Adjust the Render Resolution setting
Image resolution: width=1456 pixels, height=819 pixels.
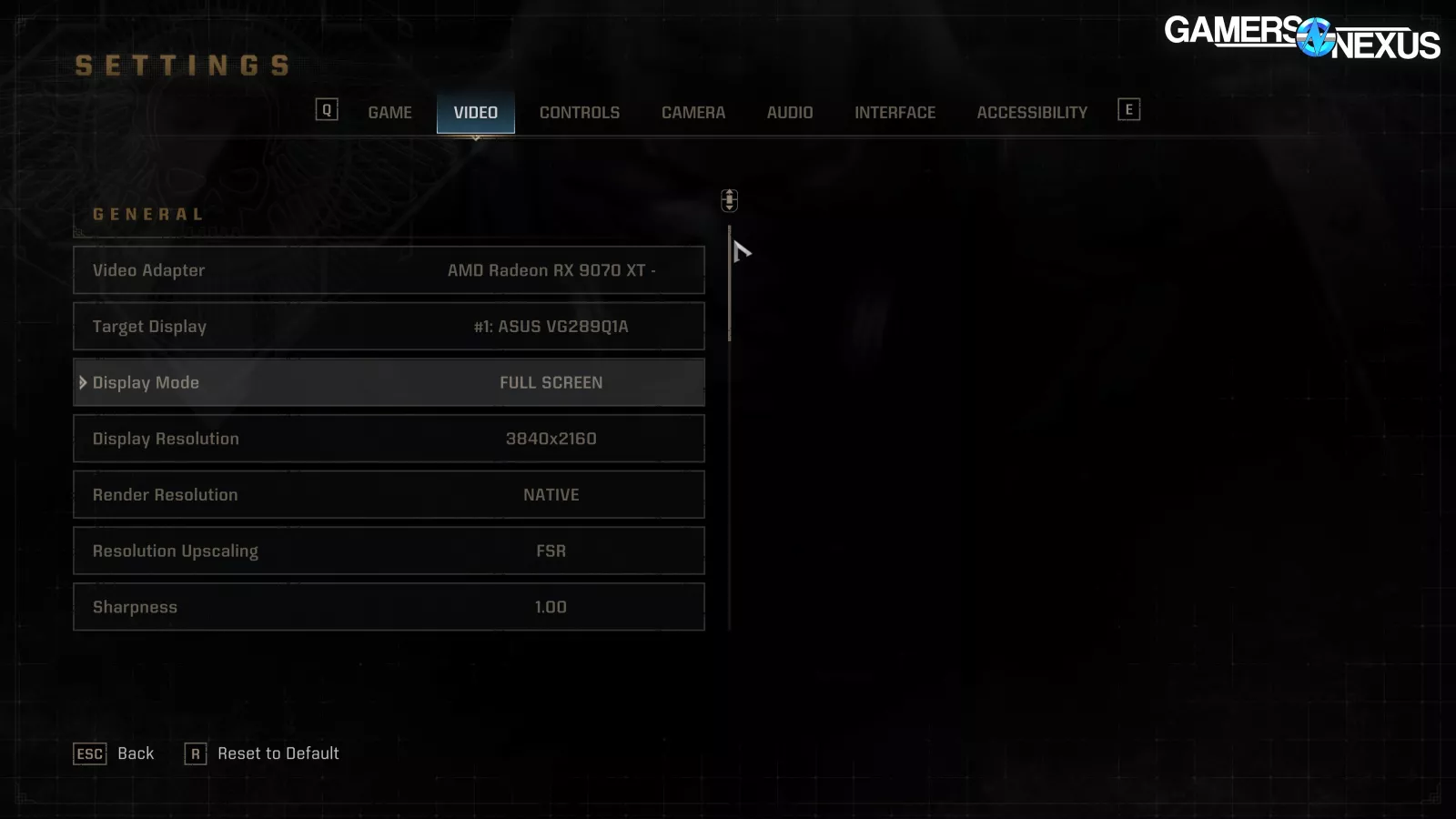coord(389,495)
